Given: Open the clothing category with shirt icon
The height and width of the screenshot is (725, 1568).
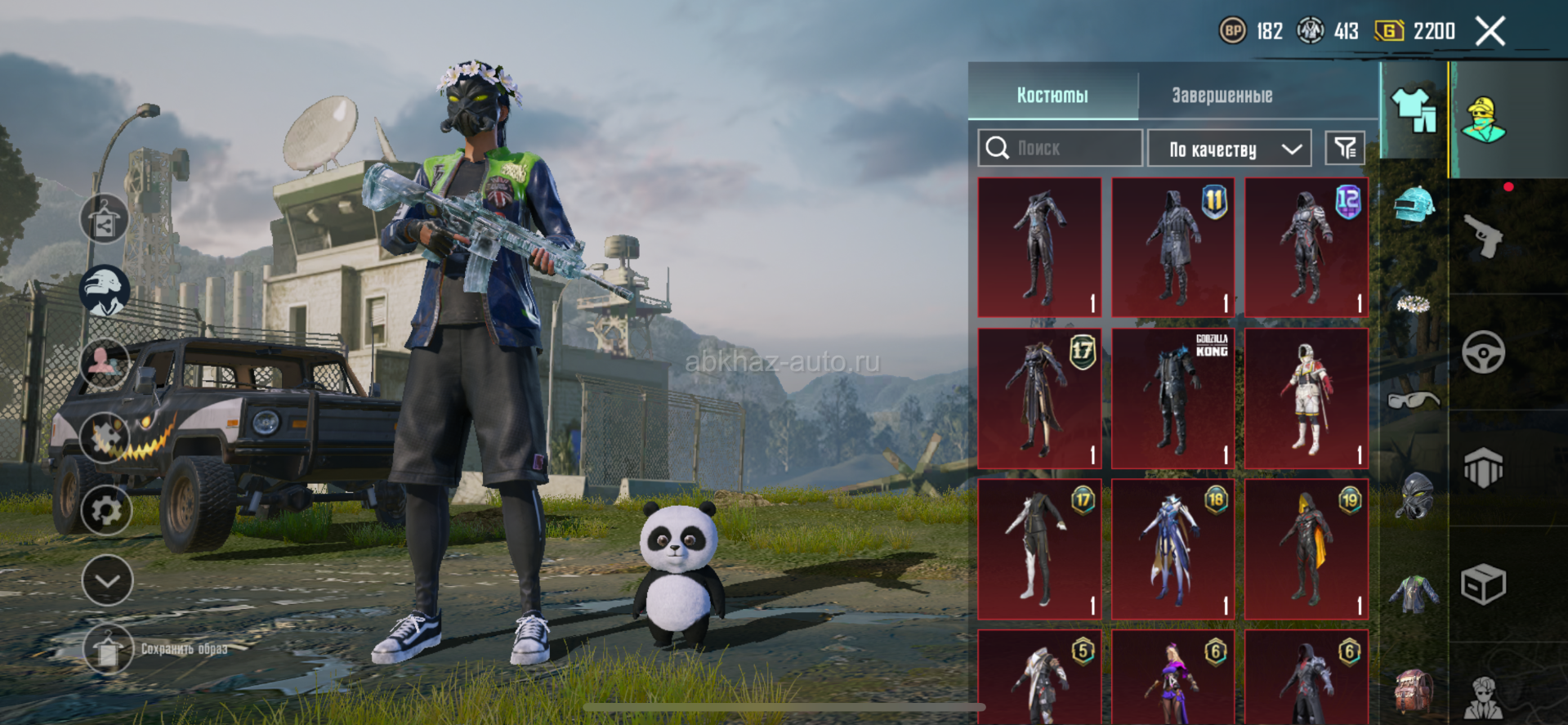Looking at the screenshot, I should pos(1414,110).
